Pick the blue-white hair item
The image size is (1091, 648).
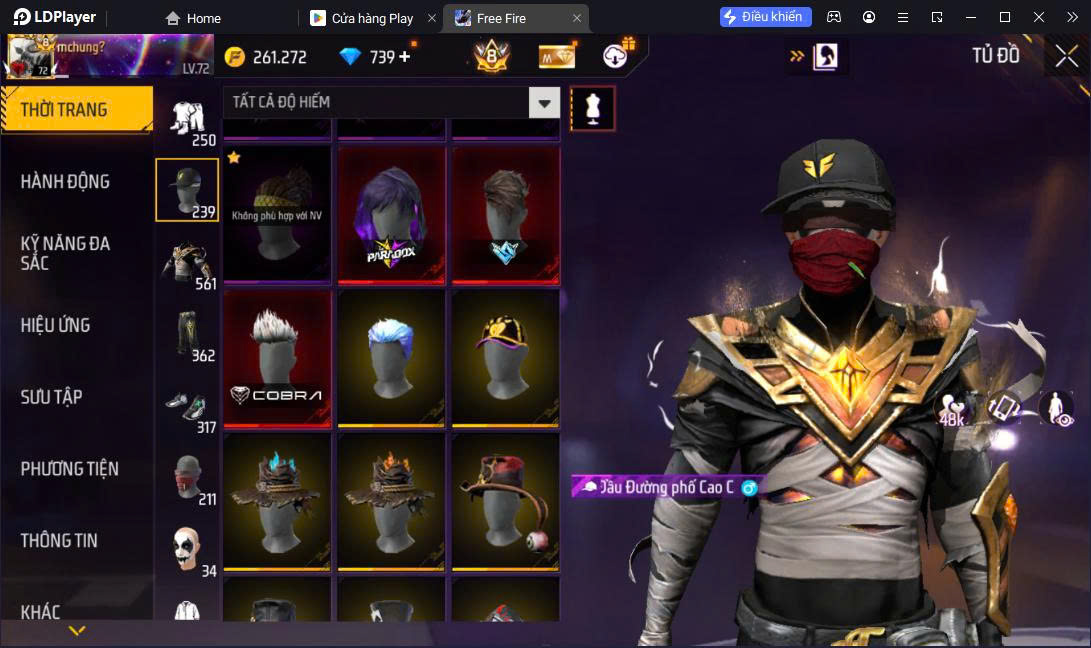point(390,358)
